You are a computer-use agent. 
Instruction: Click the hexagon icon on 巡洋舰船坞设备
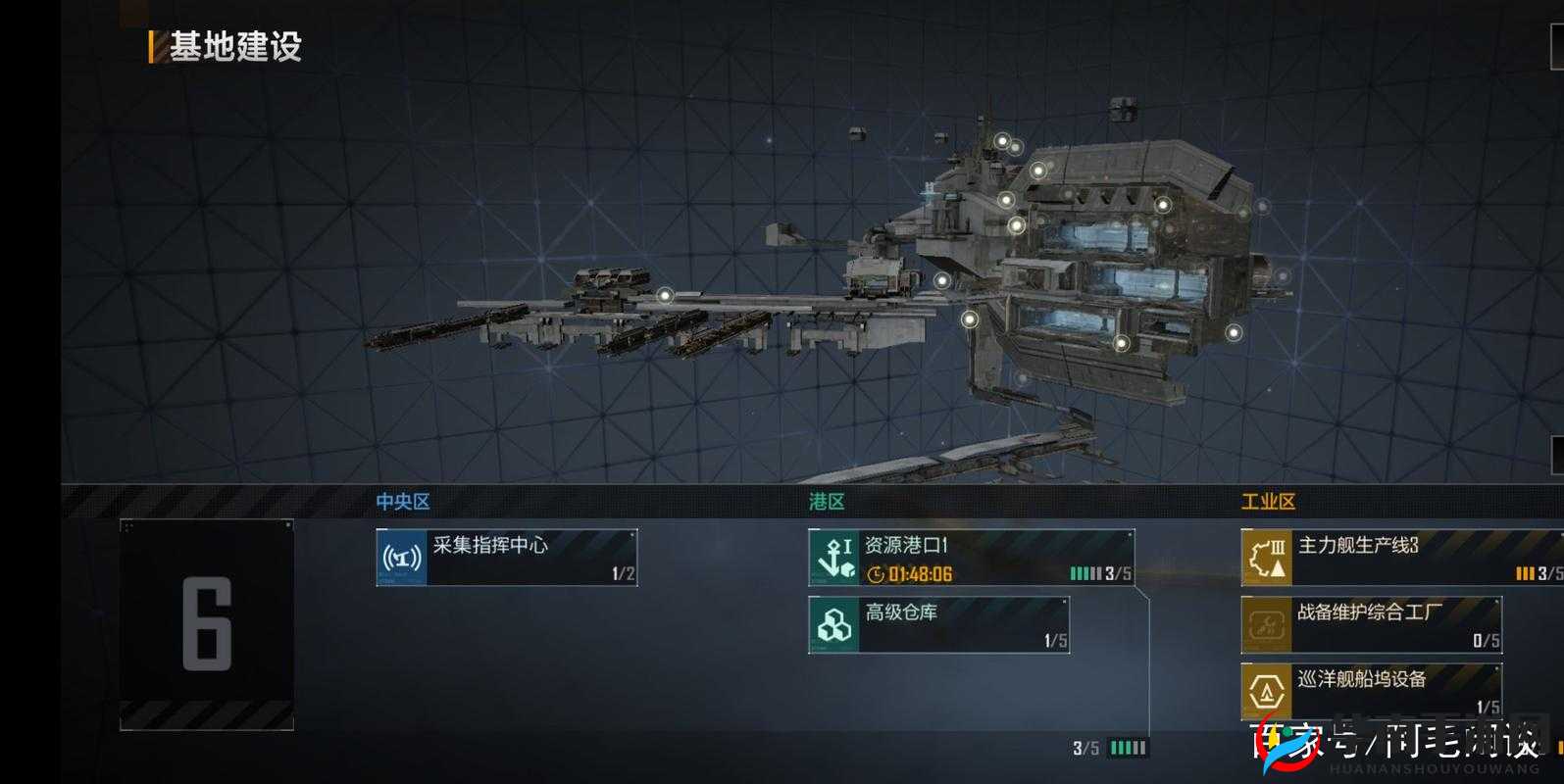[1266, 689]
